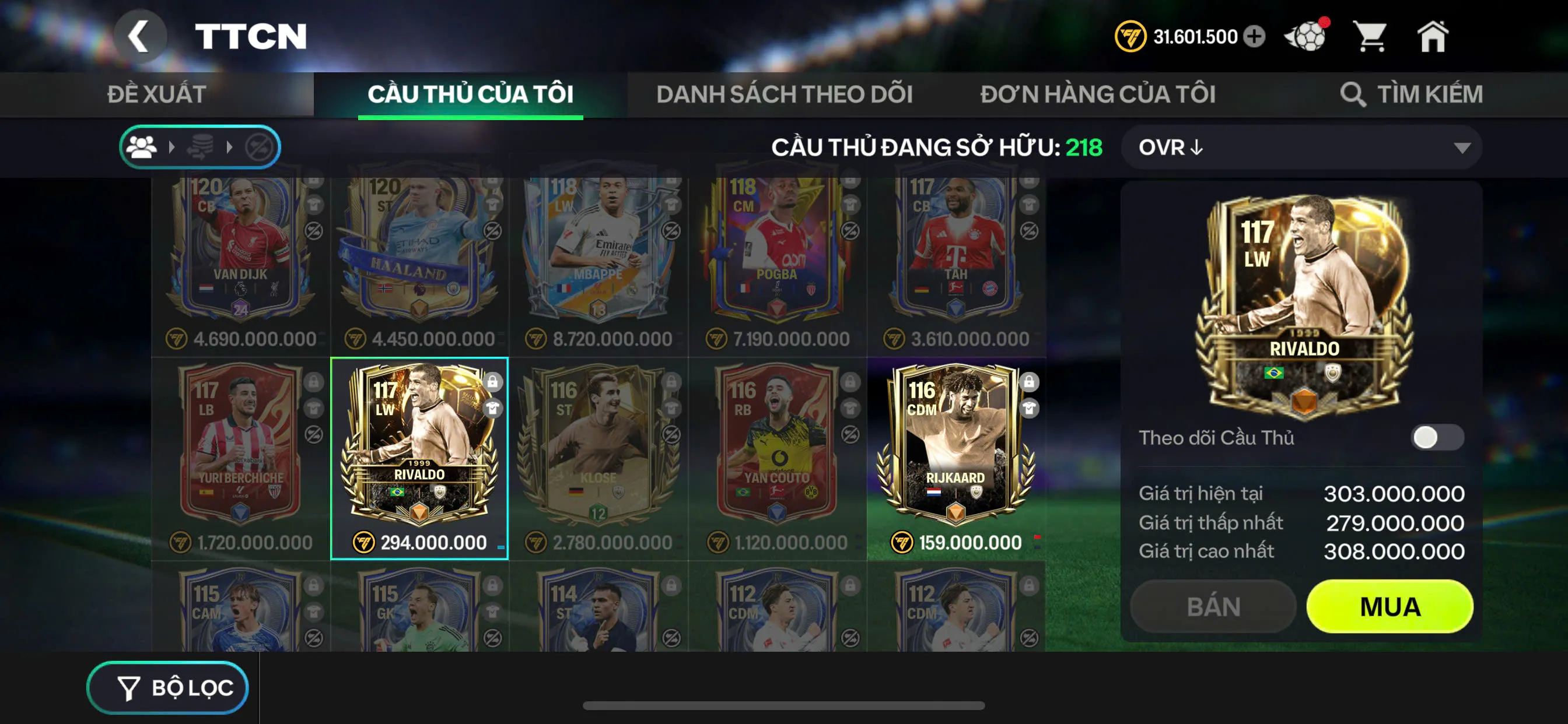1568x724 pixels.
Task: Open the football notifications icon with red badge
Action: [1307, 37]
